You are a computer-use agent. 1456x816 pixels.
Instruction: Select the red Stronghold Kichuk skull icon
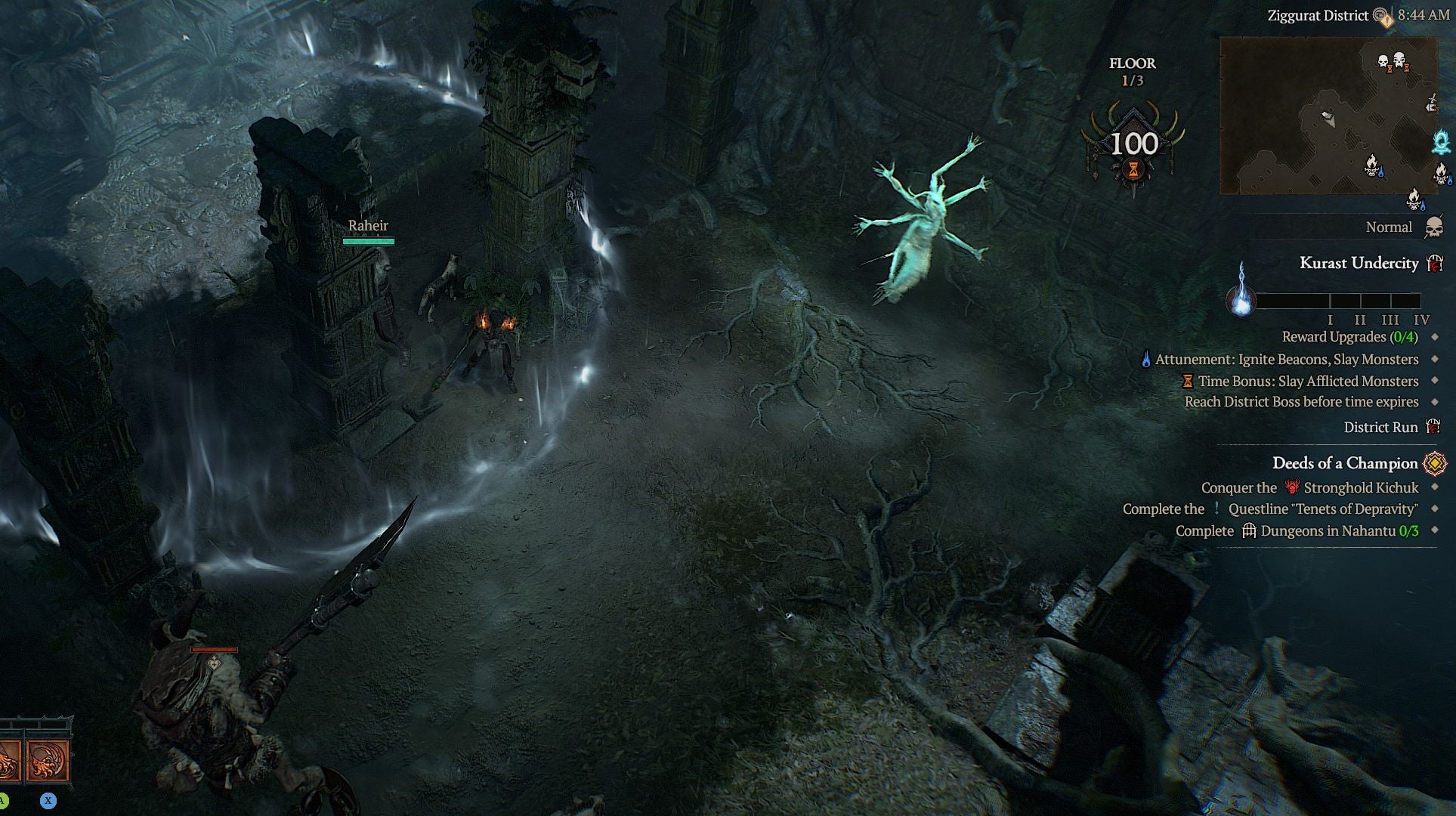tap(1291, 487)
